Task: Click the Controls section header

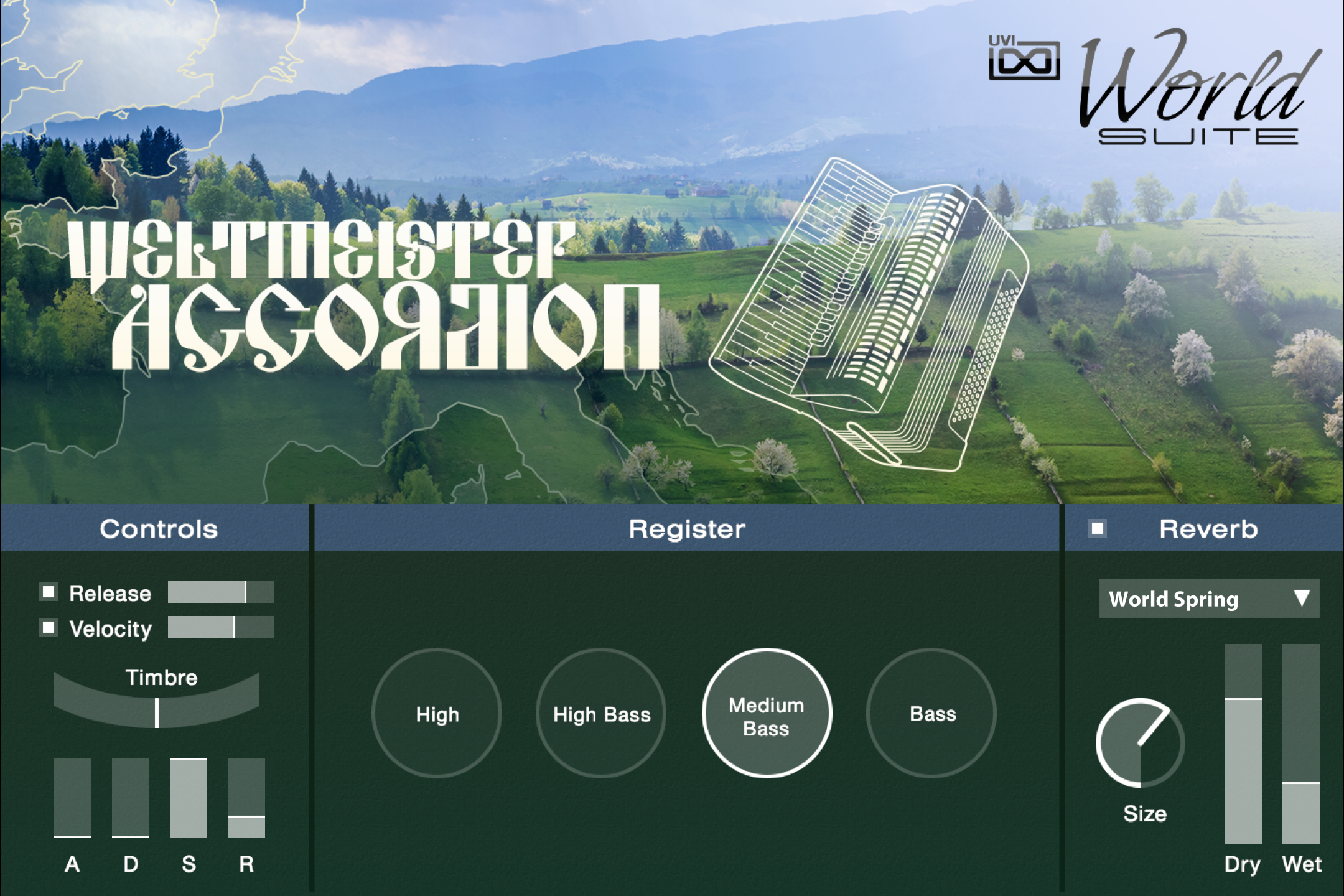Action: 159,530
